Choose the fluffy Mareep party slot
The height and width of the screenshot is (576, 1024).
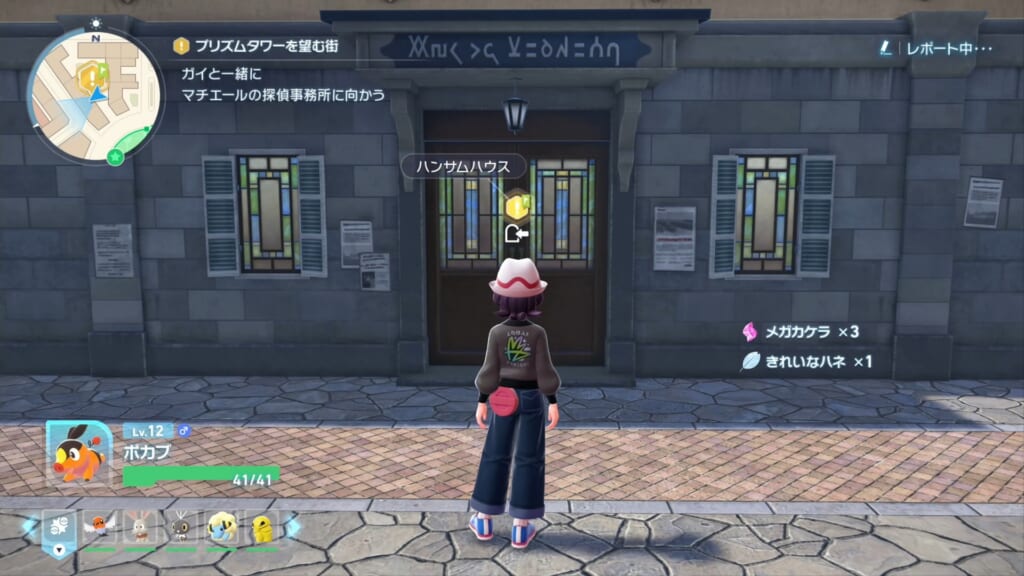222,527
